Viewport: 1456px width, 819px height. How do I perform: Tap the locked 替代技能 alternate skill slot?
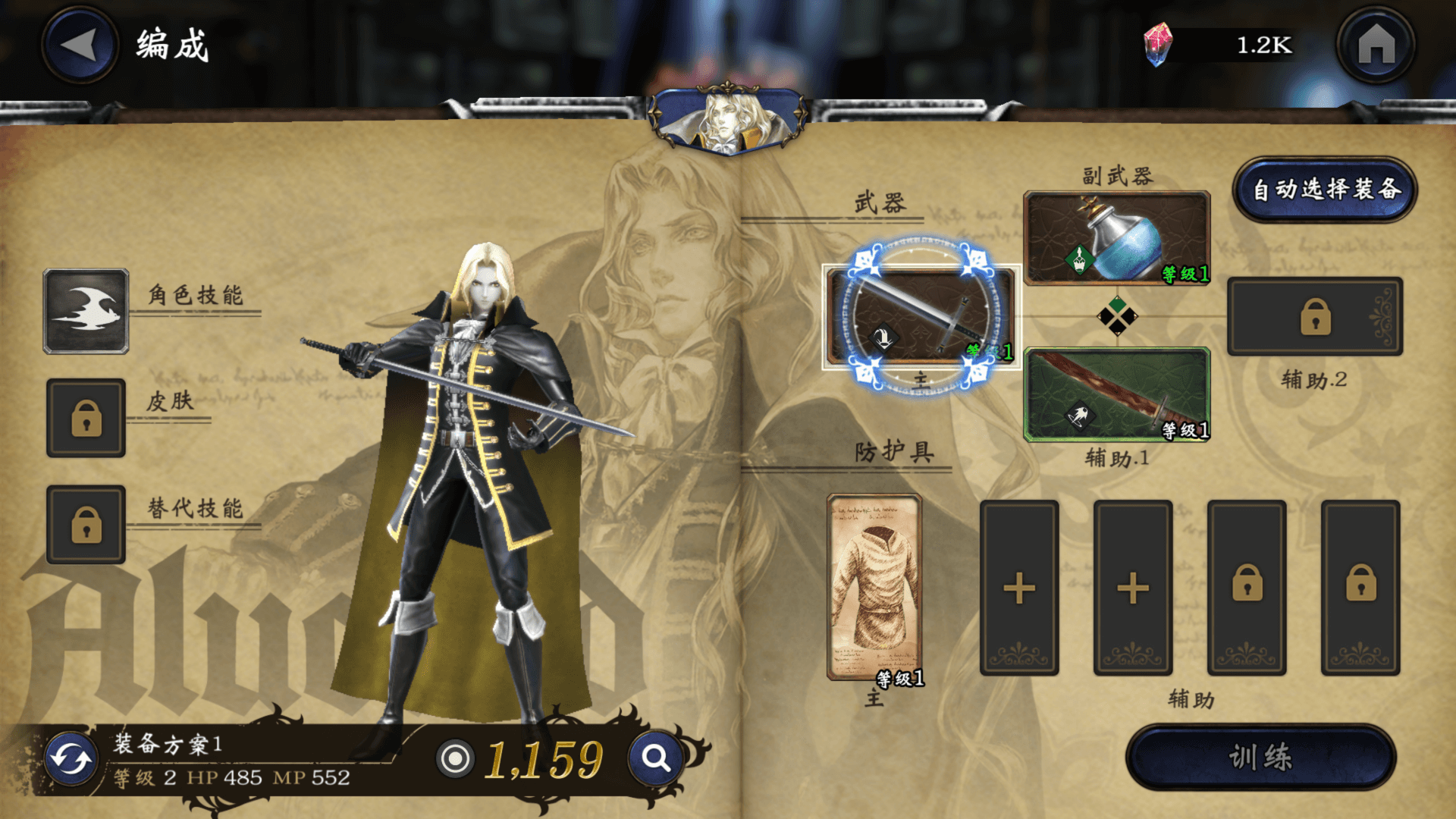point(86,524)
